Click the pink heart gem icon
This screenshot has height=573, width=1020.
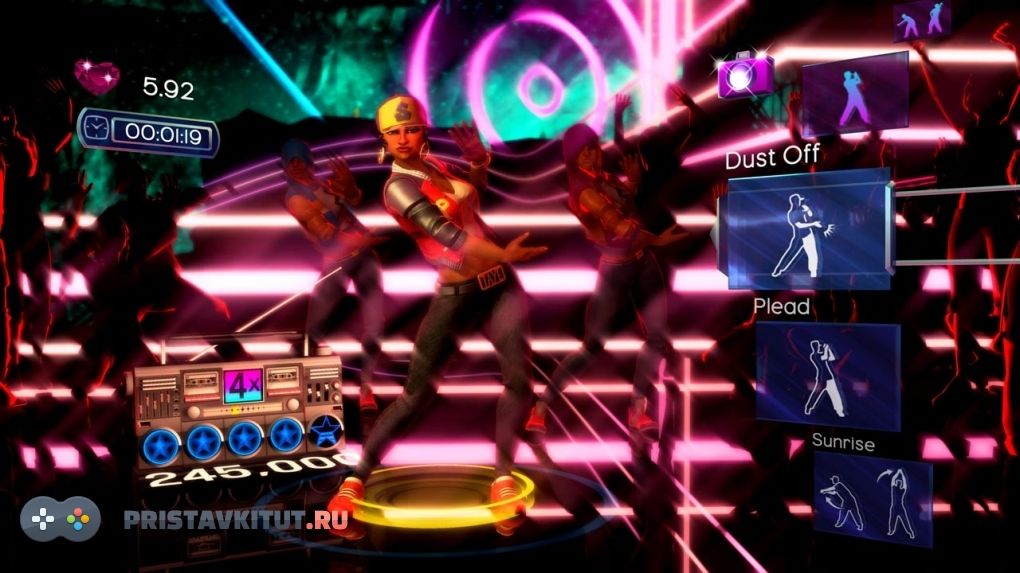97,76
